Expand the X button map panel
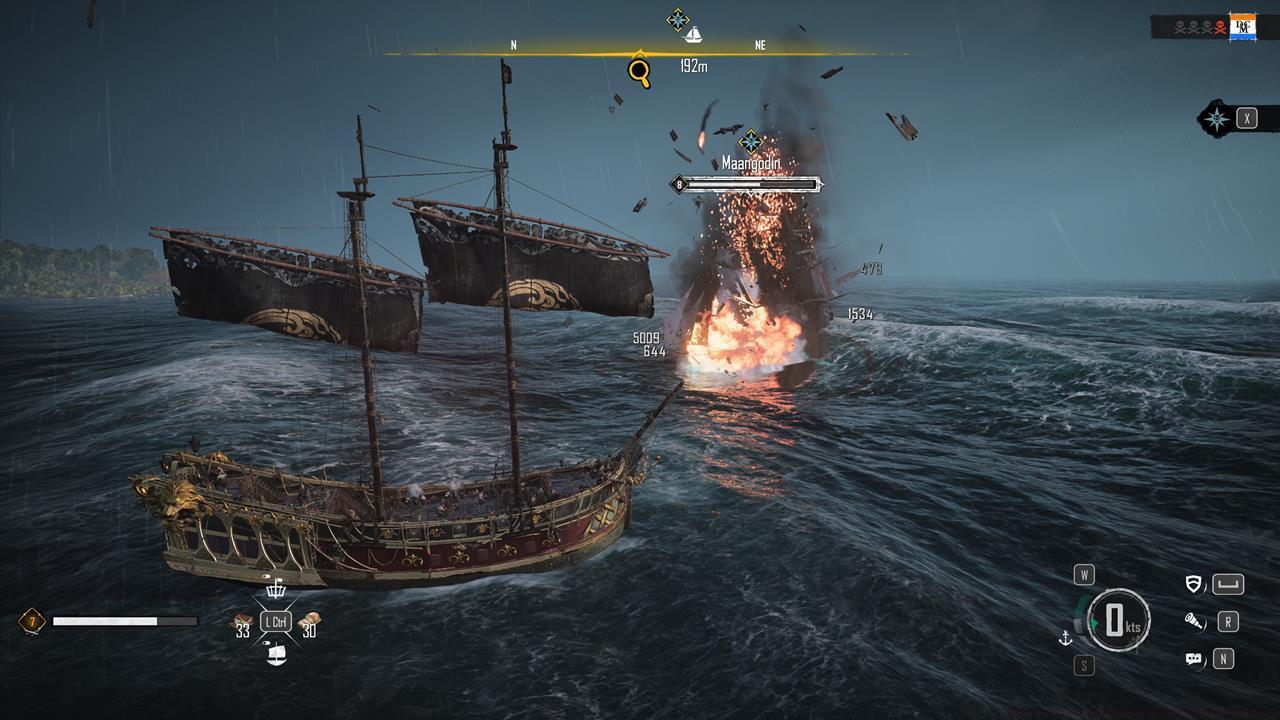 click(1247, 119)
